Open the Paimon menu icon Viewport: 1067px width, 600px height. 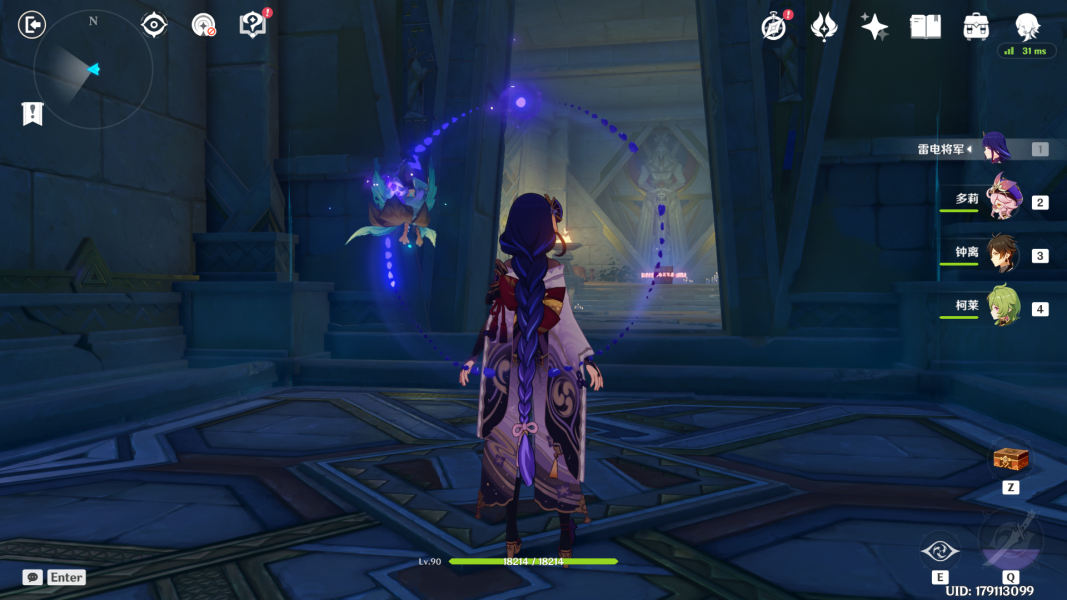[x=1027, y=26]
